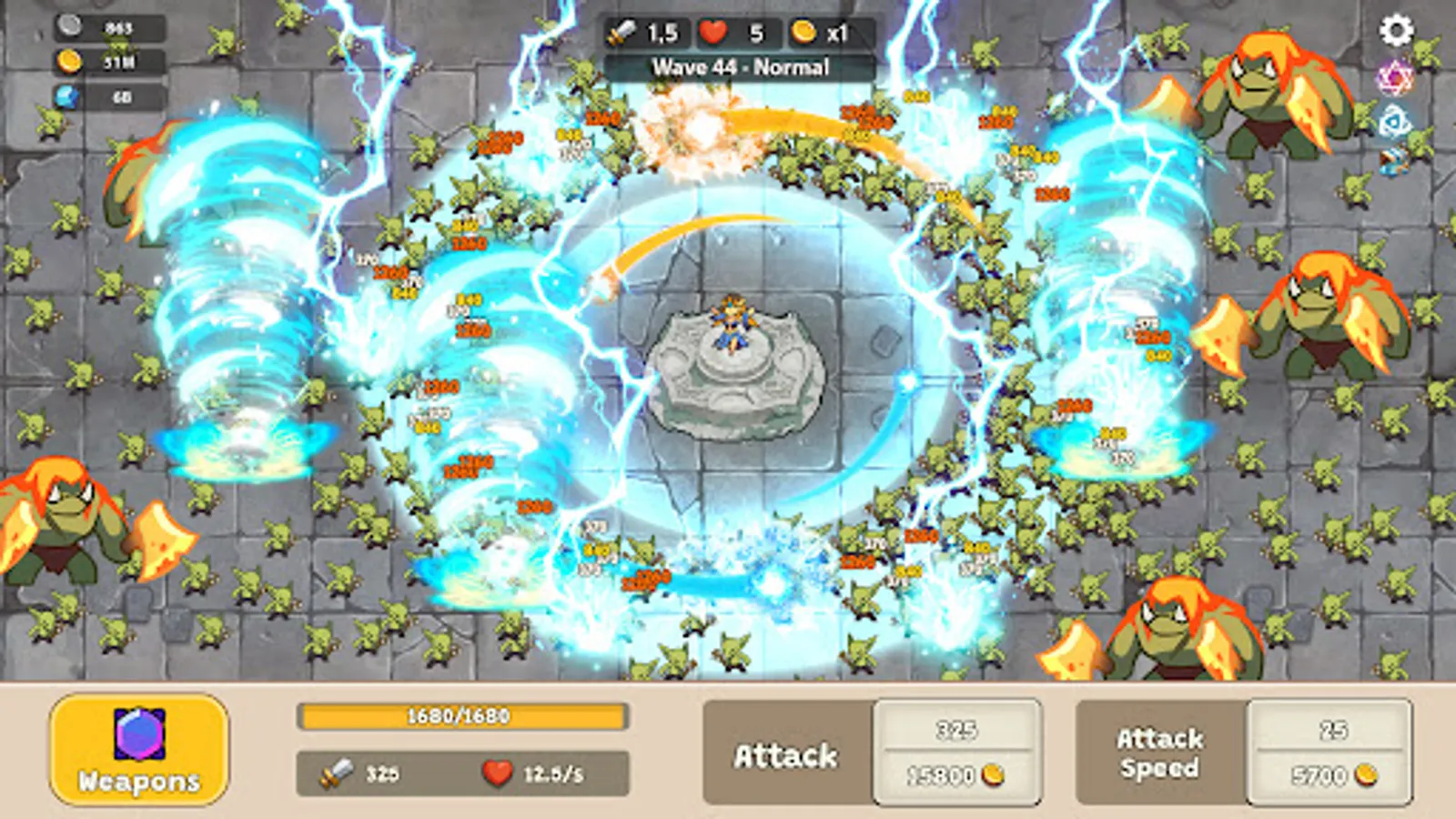Select the Wave 44 - Normal banner
Image resolution: width=1456 pixels, height=819 pixels.
739,66
